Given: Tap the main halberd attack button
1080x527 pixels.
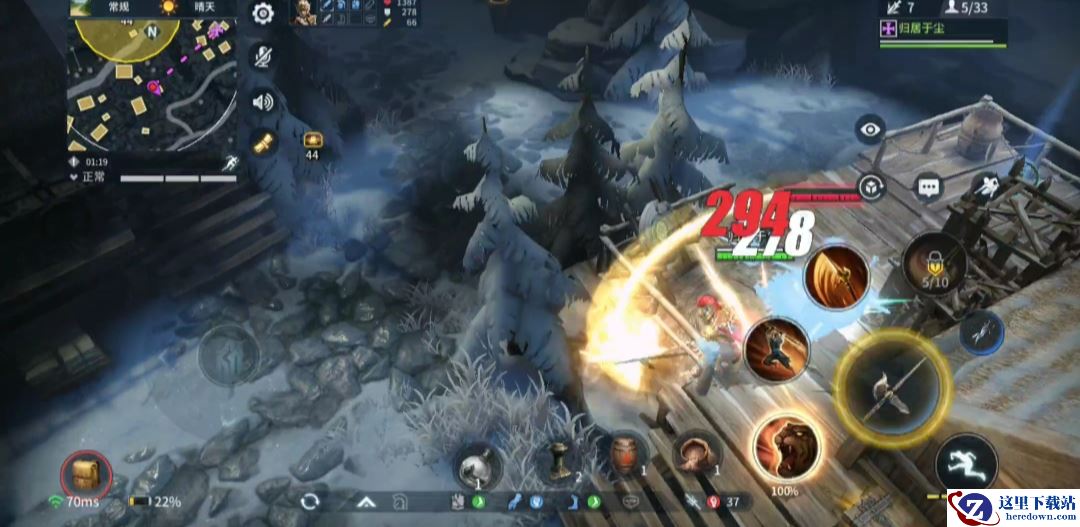Looking at the screenshot, I should click(891, 387).
